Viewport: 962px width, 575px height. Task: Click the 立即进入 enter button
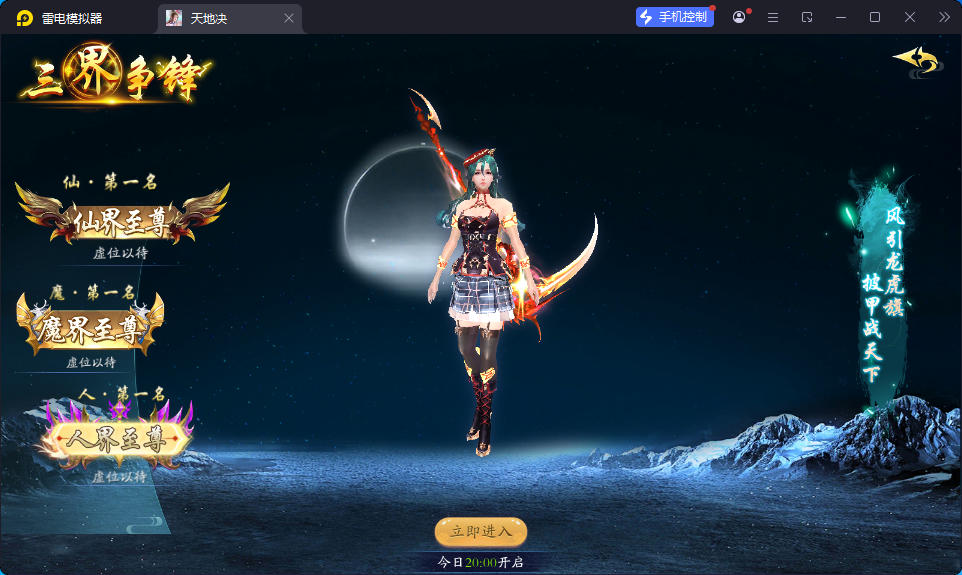pos(481,531)
